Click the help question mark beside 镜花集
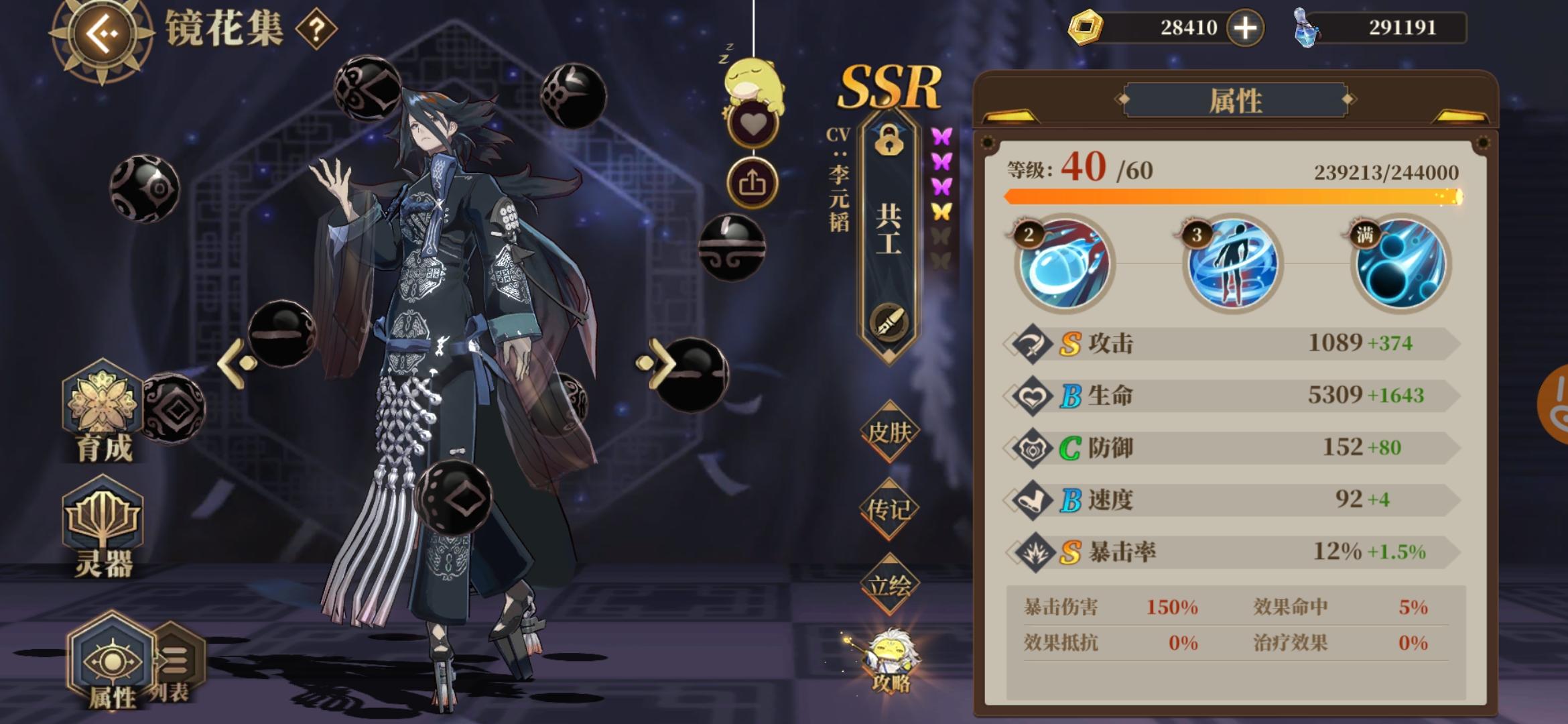Image resolution: width=1568 pixels, height=724 pixels. pyautogui.click(x=316, y=30)
